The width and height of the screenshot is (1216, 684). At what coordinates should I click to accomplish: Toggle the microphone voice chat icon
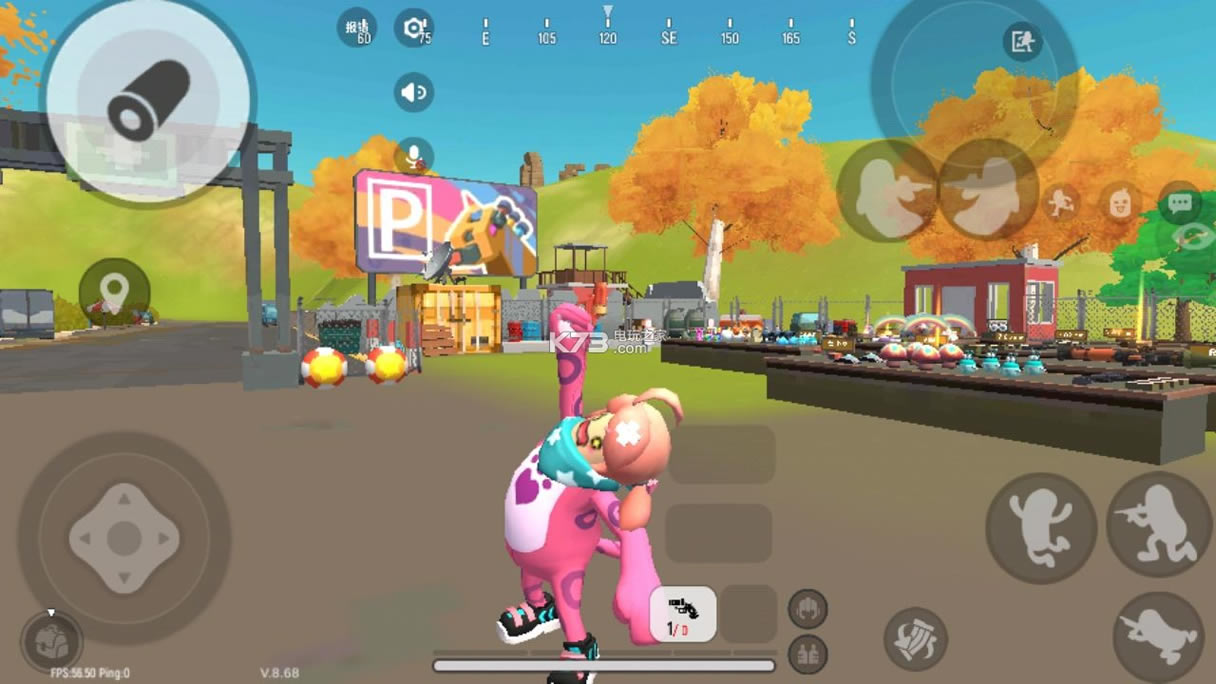point(413,156)
